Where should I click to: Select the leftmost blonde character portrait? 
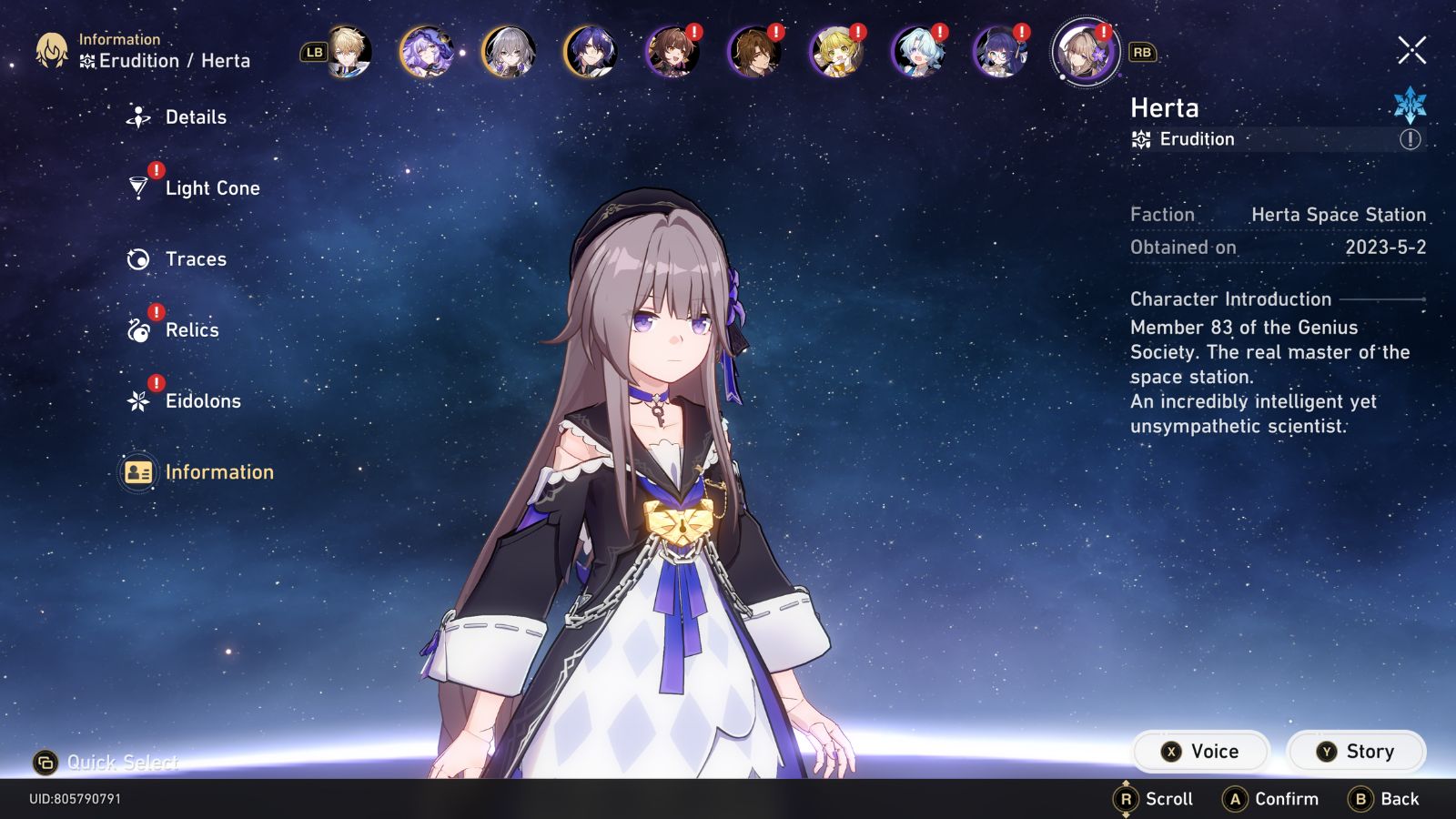point(350,55)
